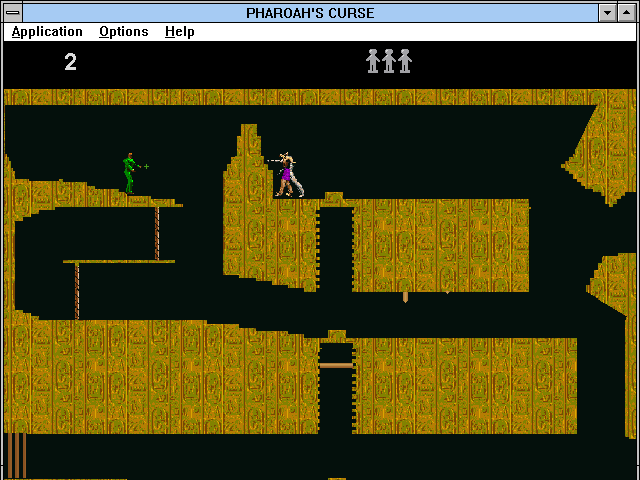
Task: Maximize the Pharoah's Curse window
Action: tap(627, 13)
